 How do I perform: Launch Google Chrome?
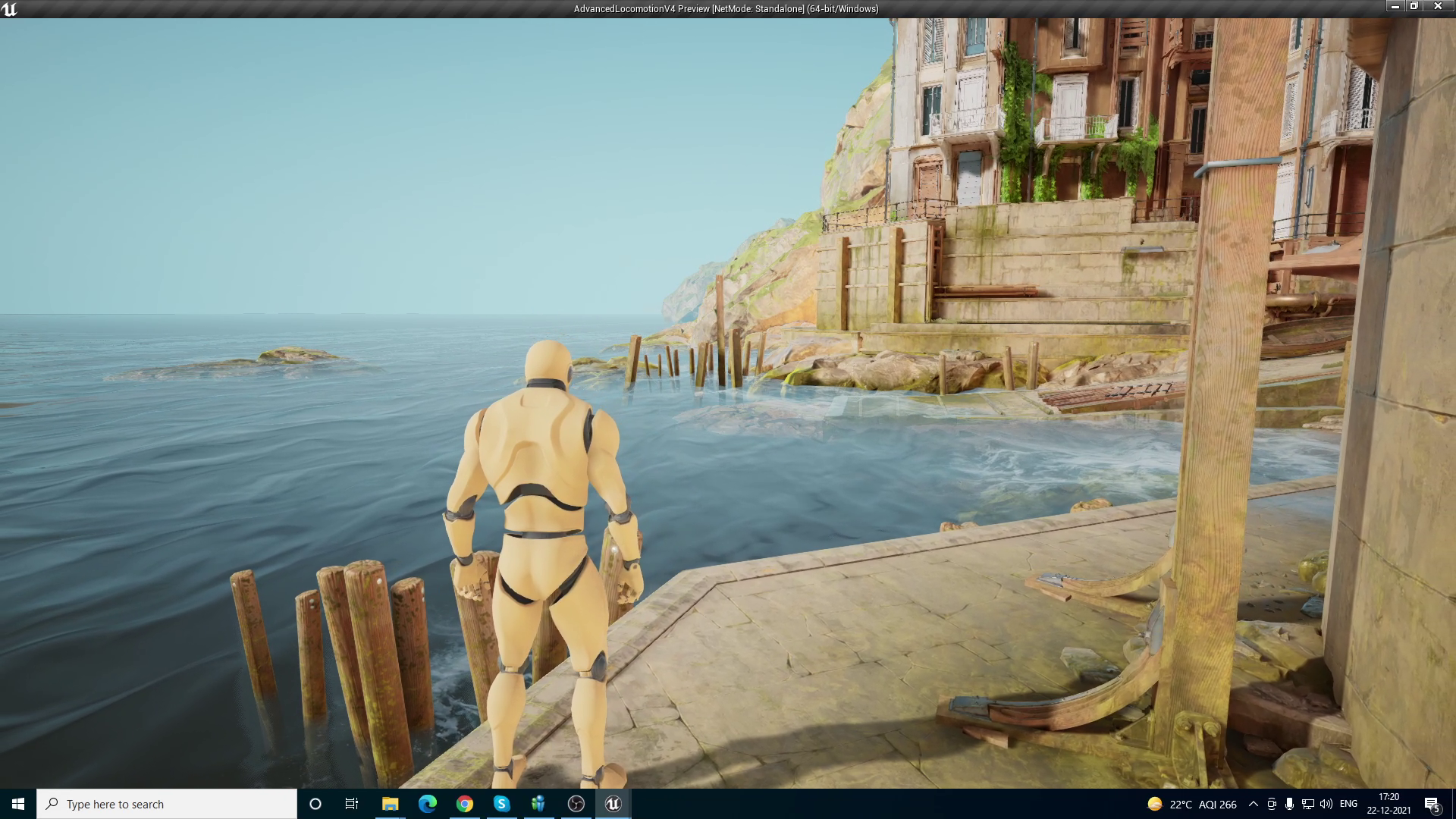click(x=464, y=804)
